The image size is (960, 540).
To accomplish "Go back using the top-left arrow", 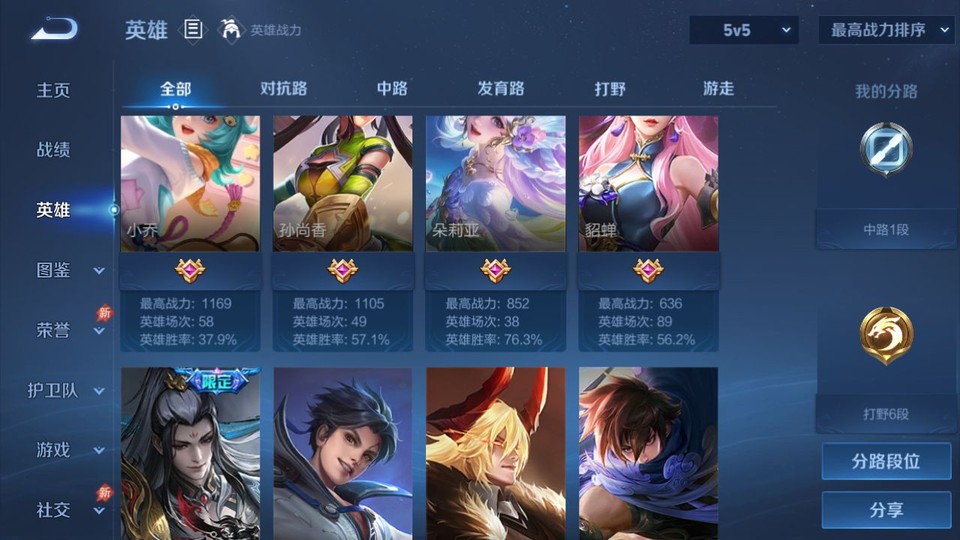I will 54,29.
